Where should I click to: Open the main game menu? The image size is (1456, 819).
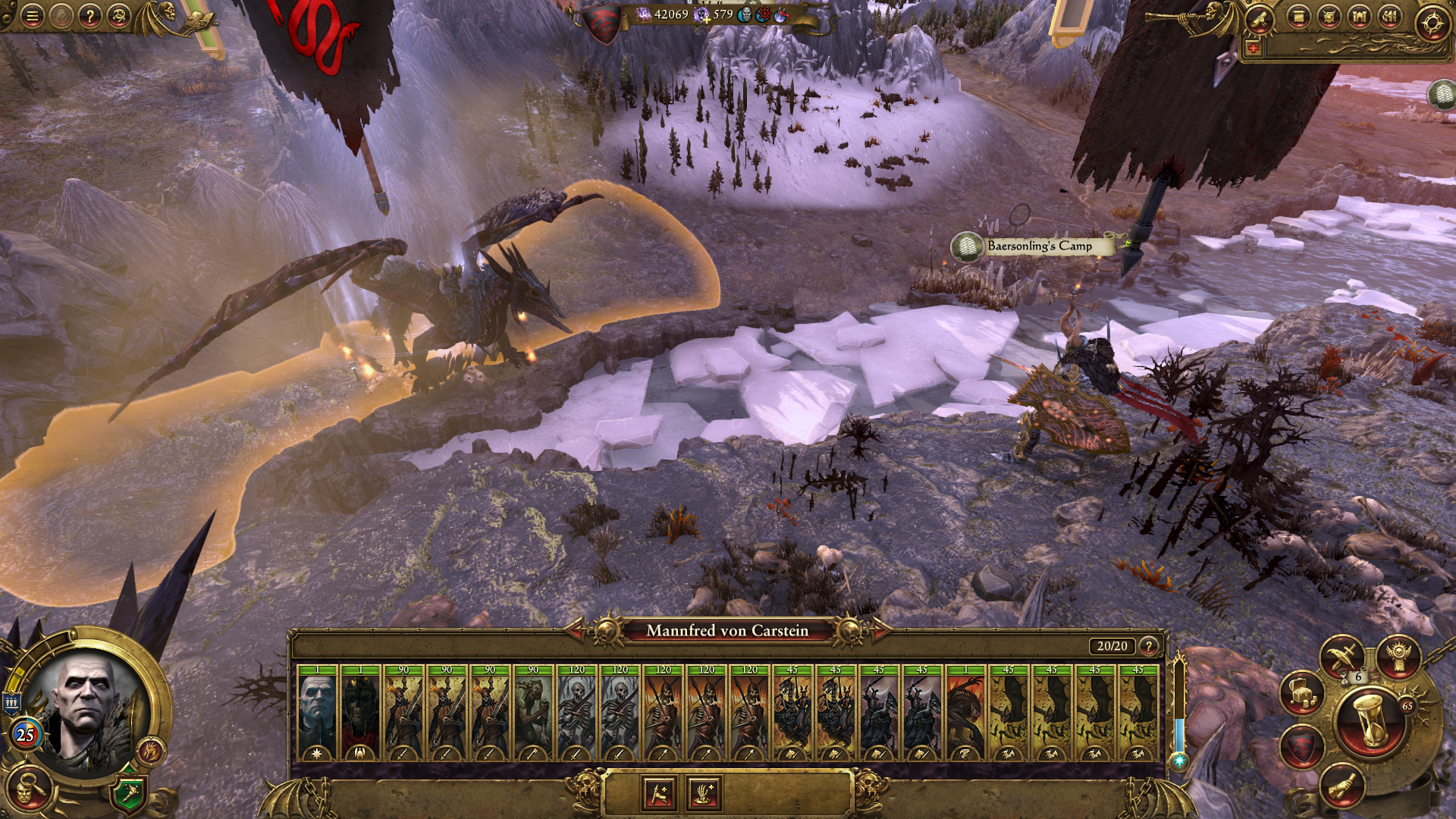(x=32, y=16)
